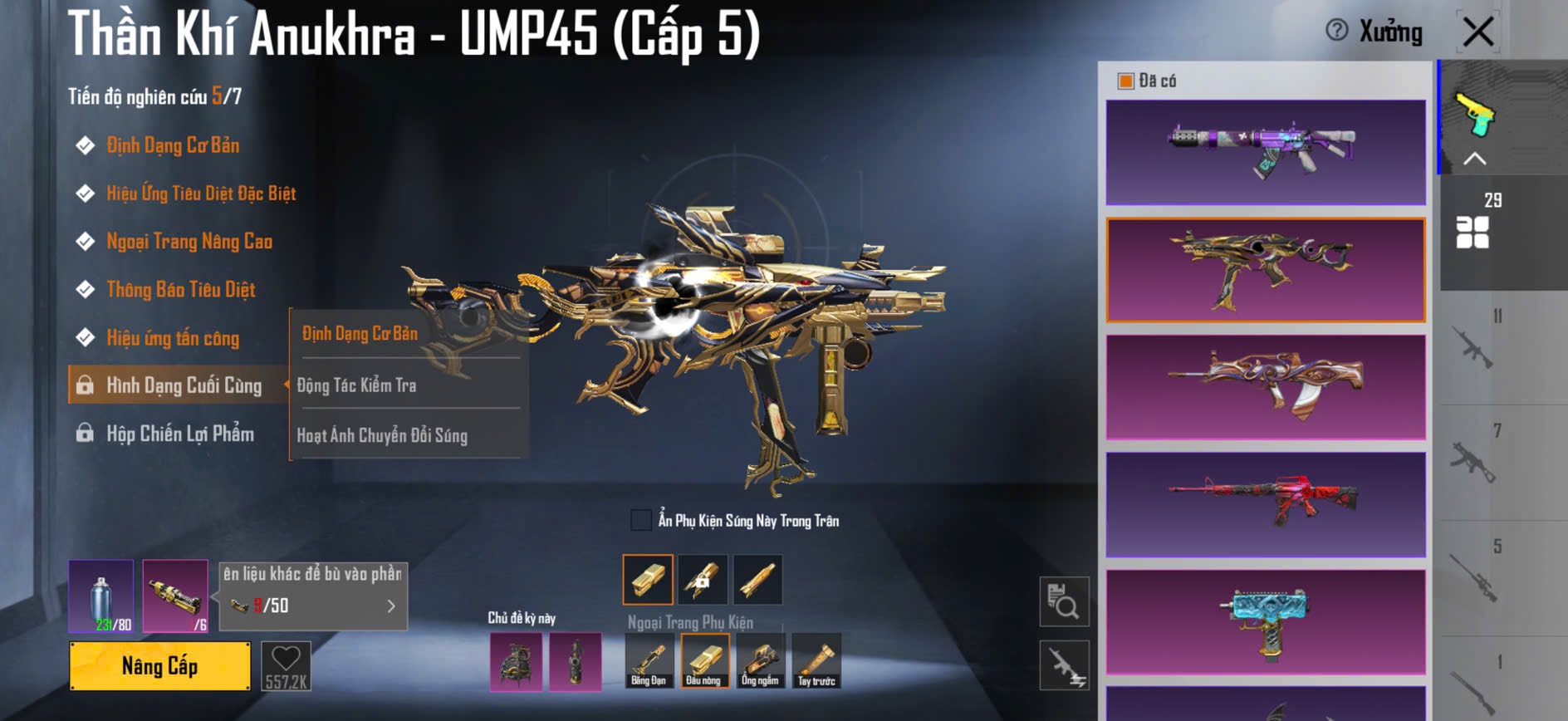Open Thông Báo Tiêu Diệt level

point(181,290)
